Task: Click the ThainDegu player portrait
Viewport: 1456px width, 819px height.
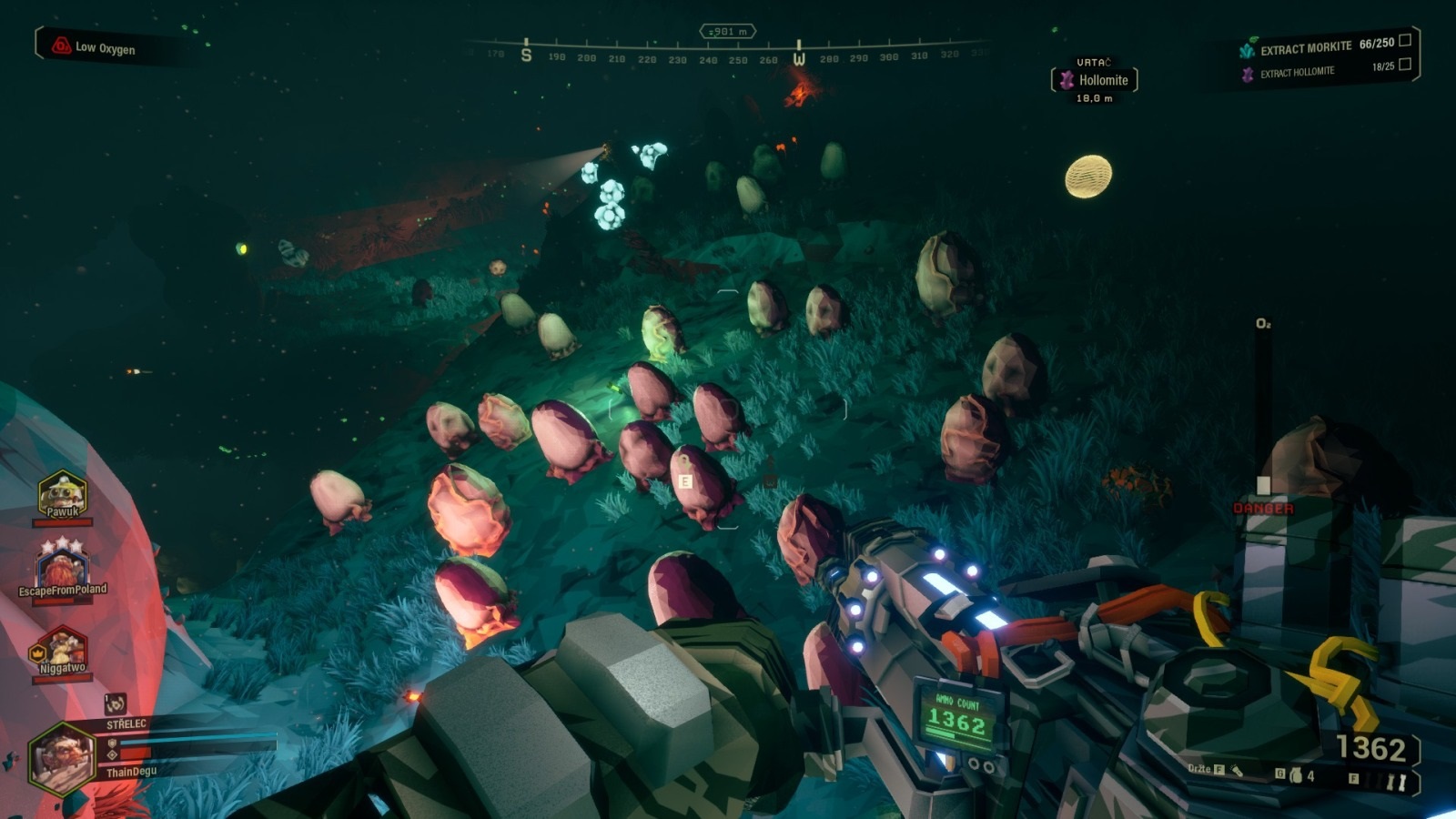Action: click(x=62, y=757)
